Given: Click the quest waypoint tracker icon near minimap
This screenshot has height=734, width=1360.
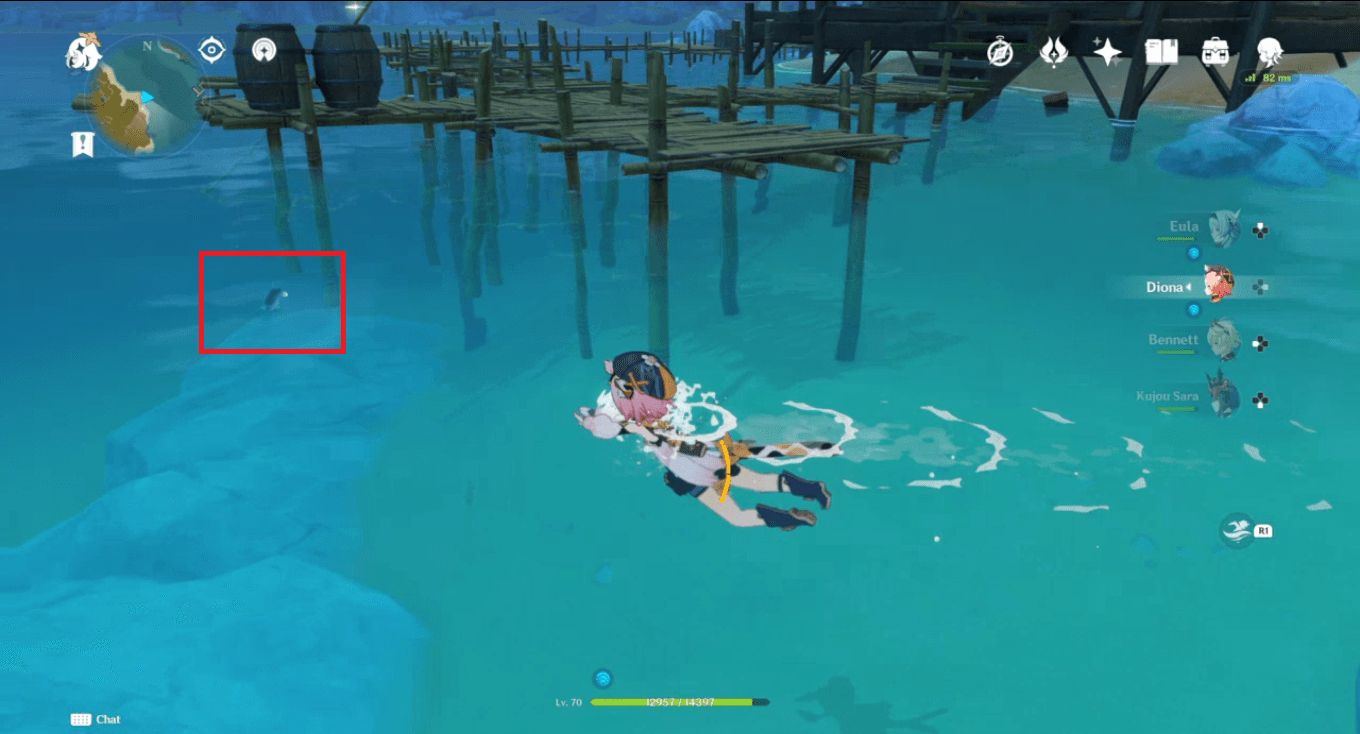Looking at the screenshot, I should point(211,49).
